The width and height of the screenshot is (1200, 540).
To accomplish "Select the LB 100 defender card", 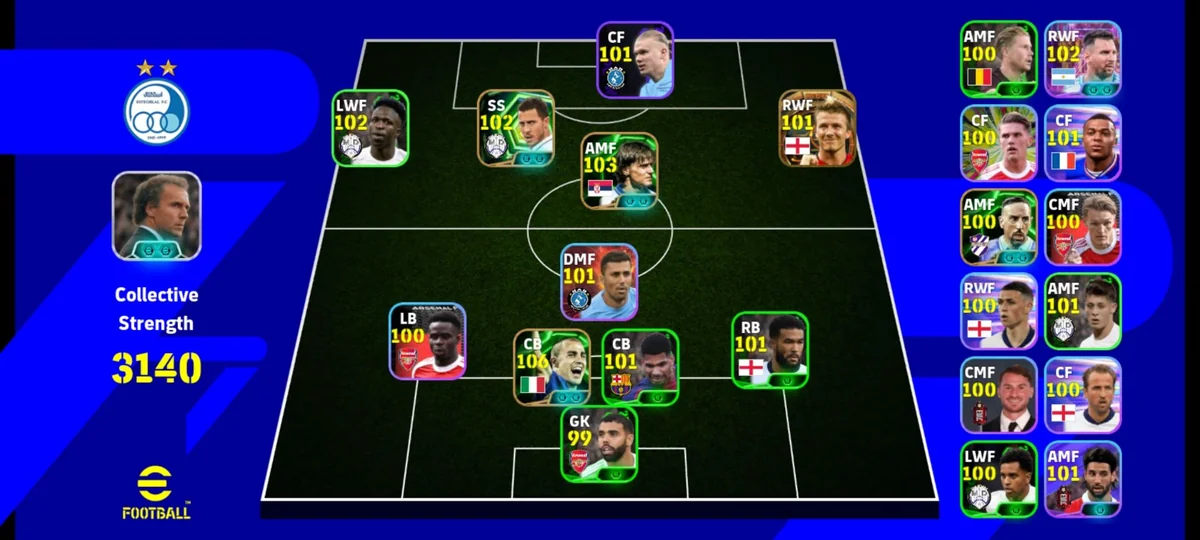I will click(x=427, y=341).
